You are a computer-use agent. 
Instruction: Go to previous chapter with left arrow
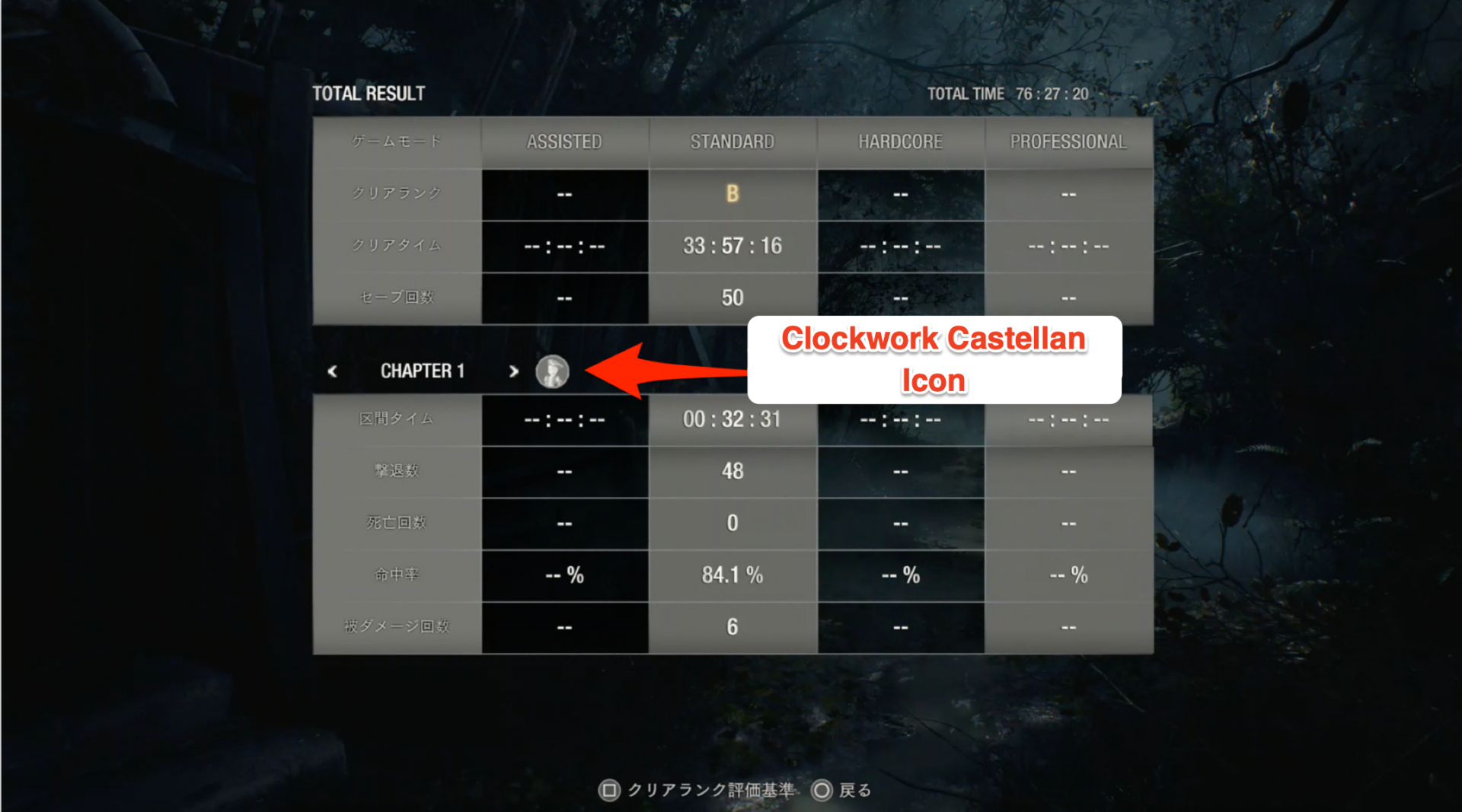coord(333,371)
